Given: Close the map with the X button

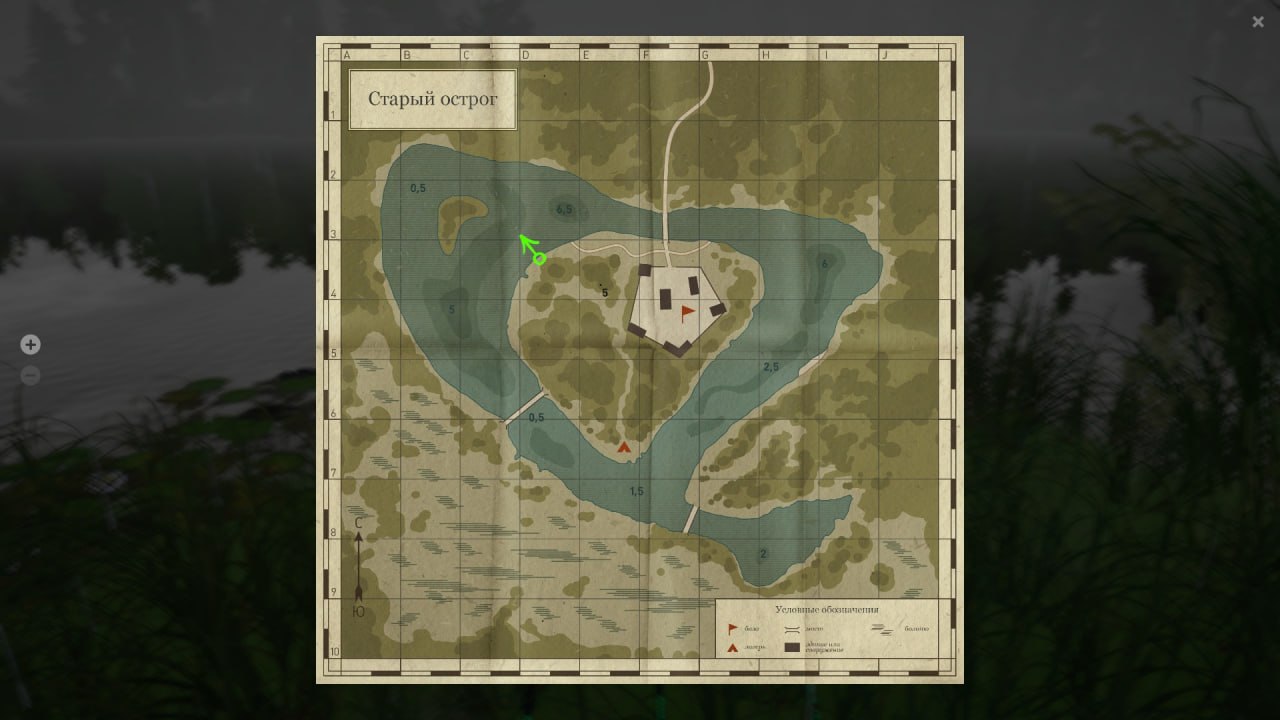Looking at the screenshot, I should coord(1258,21).
